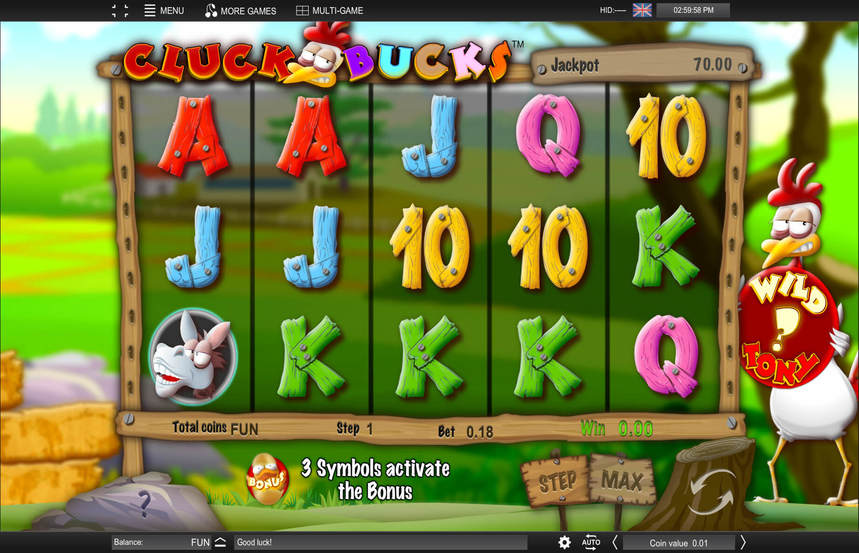Decrease coin value with left arrow

tap(614, 542)
